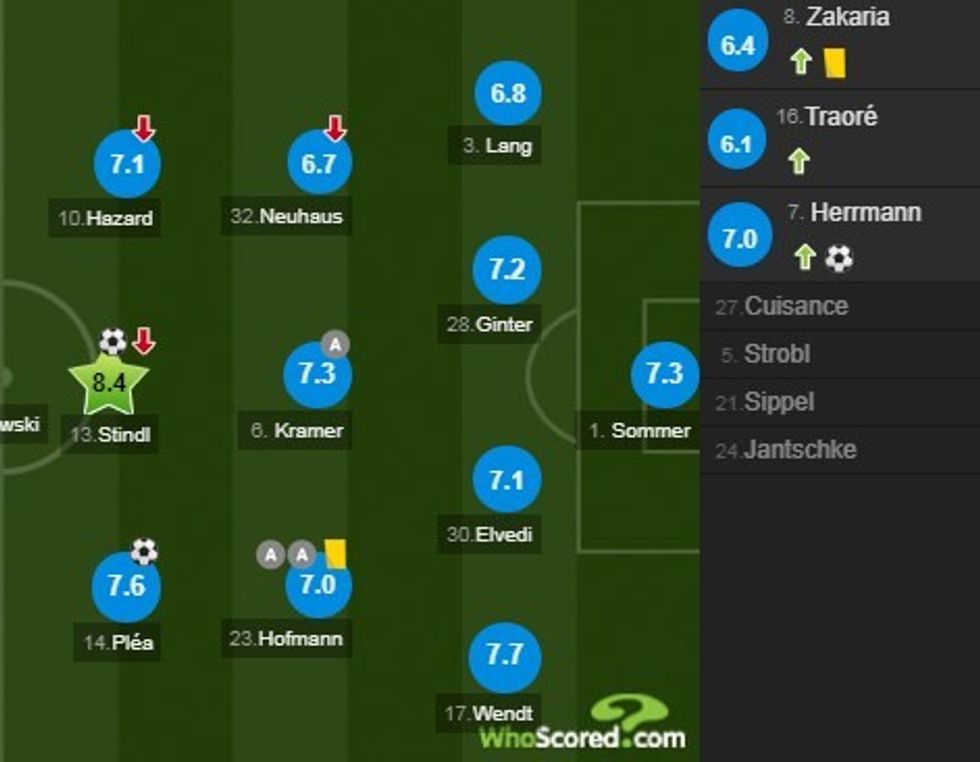Select Lang's 6.8 rating circle
980x762 pixels.
[x=508, y=93]
